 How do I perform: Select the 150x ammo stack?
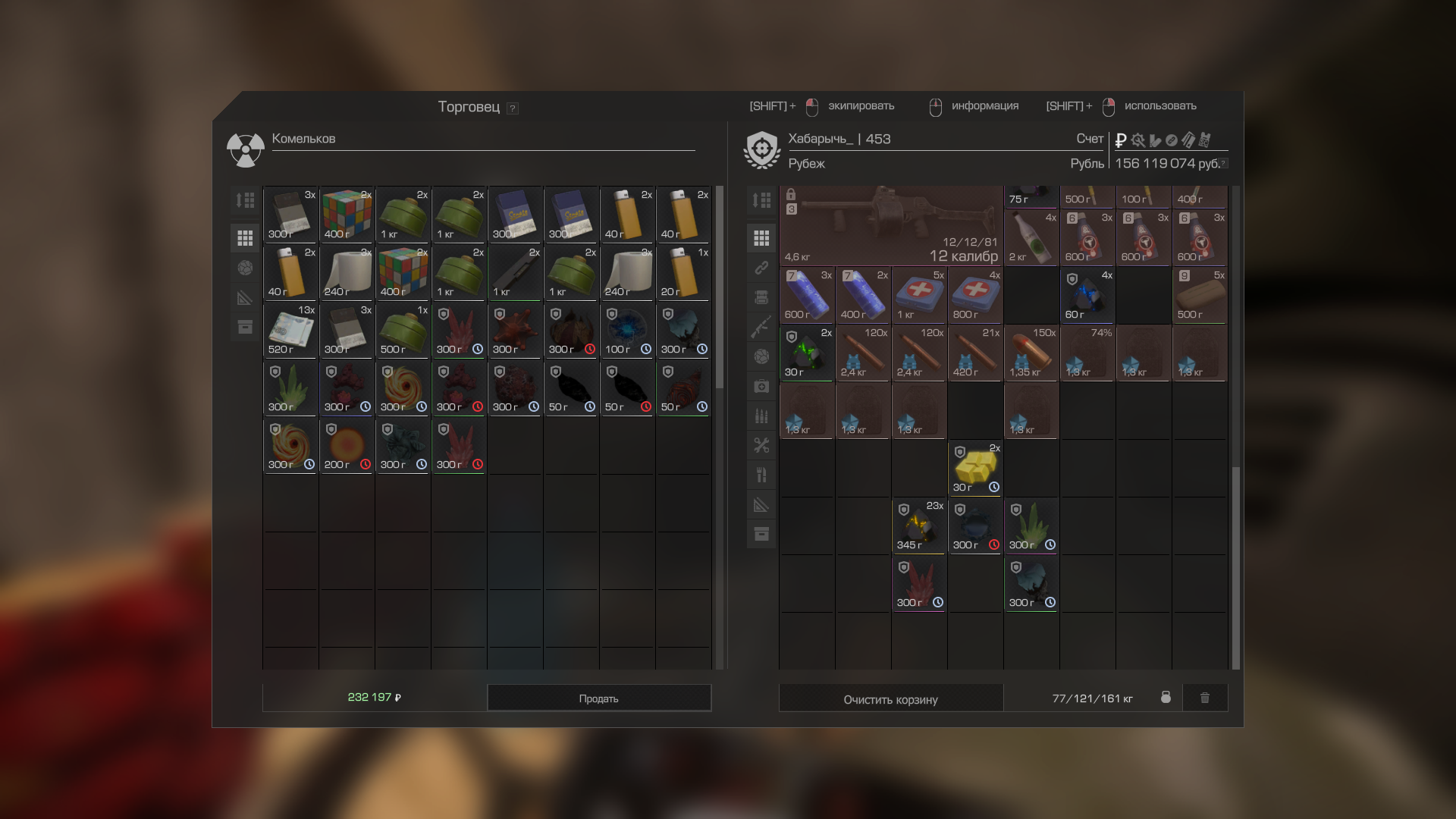(1031, 353)
